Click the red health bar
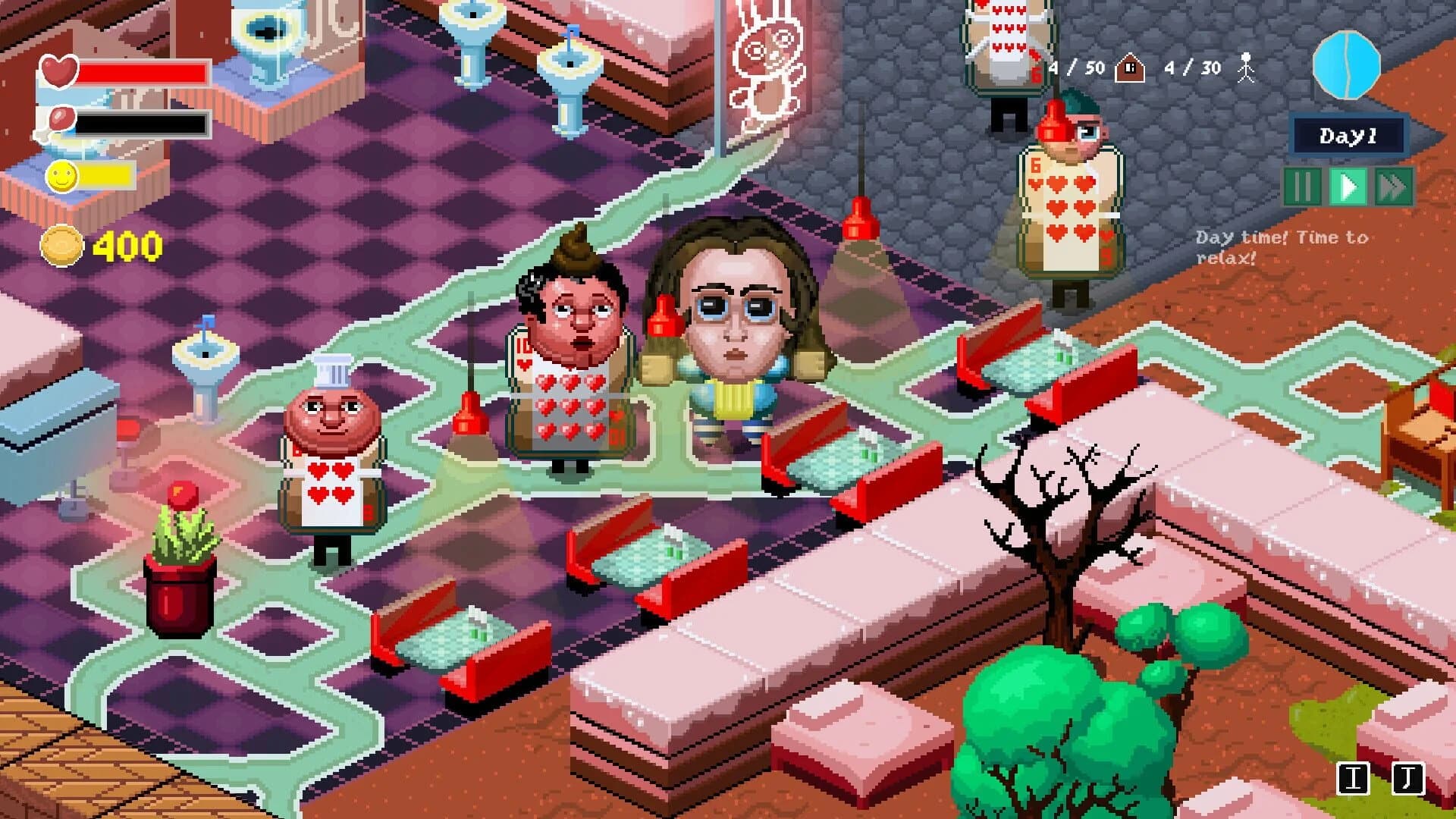This screenshot has width=1456, height=819. (x=144, y=71)
